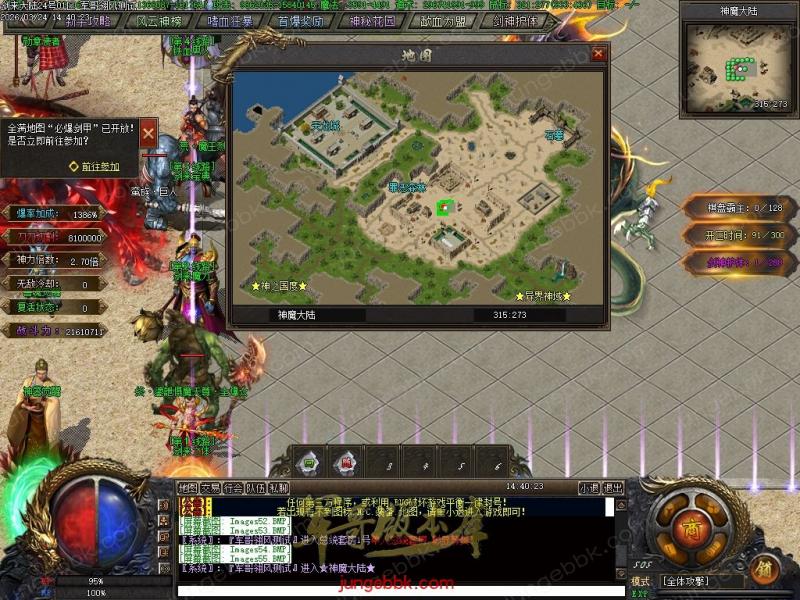Click the 退出 exit button
This screenshot has width=800, height=600.
[x=613, y=488]
